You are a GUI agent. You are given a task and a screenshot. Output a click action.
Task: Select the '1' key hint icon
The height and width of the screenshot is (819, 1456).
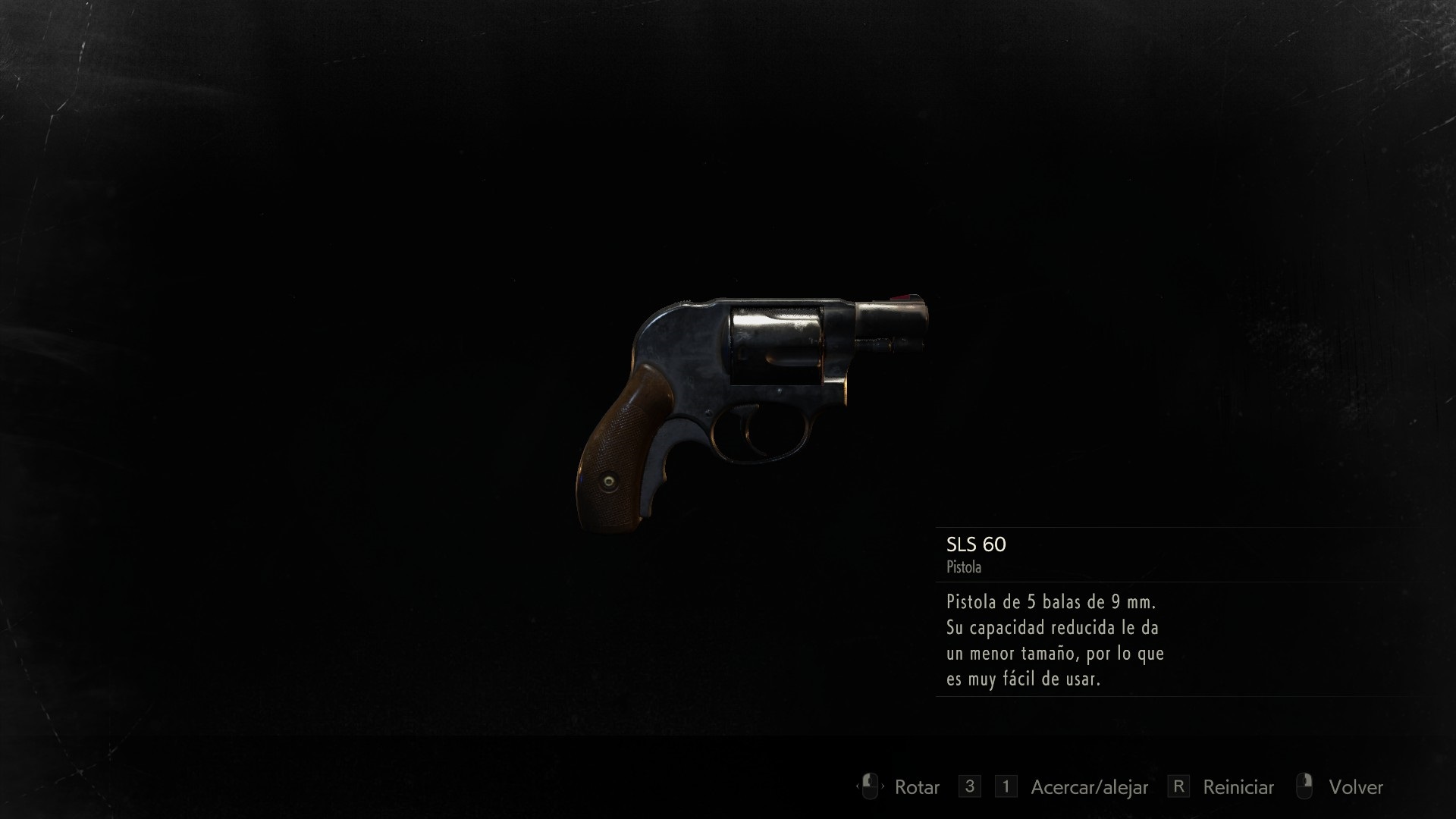pyautogui.click(x=1006, y=787)
